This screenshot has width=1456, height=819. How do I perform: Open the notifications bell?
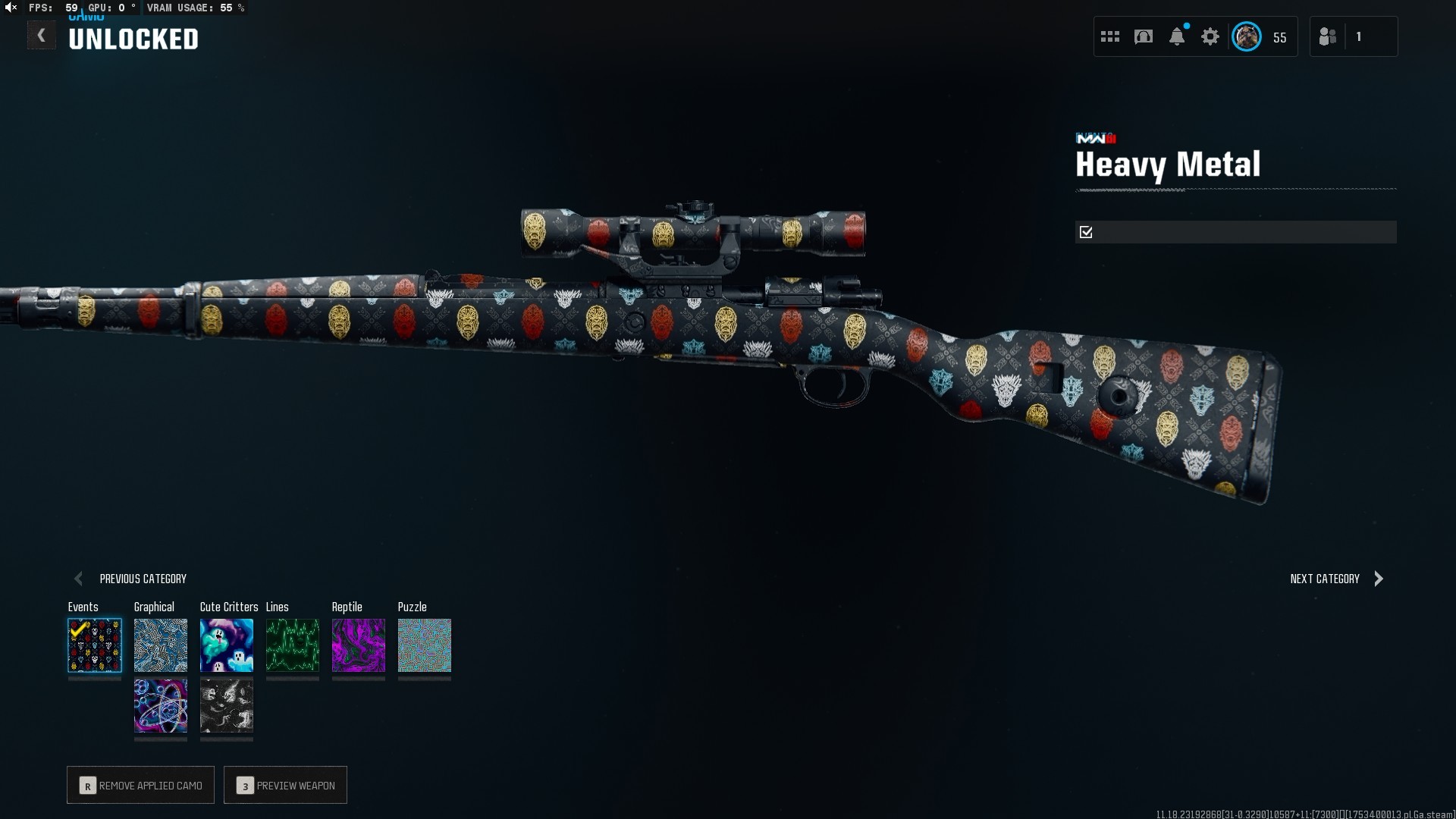click(1177, 36)
